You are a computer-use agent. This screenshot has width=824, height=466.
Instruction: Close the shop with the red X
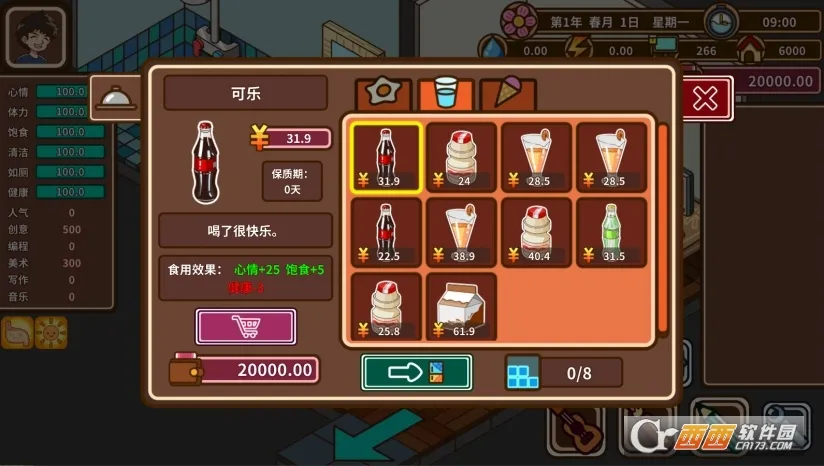pyautogui.click(x=705, y=98)
